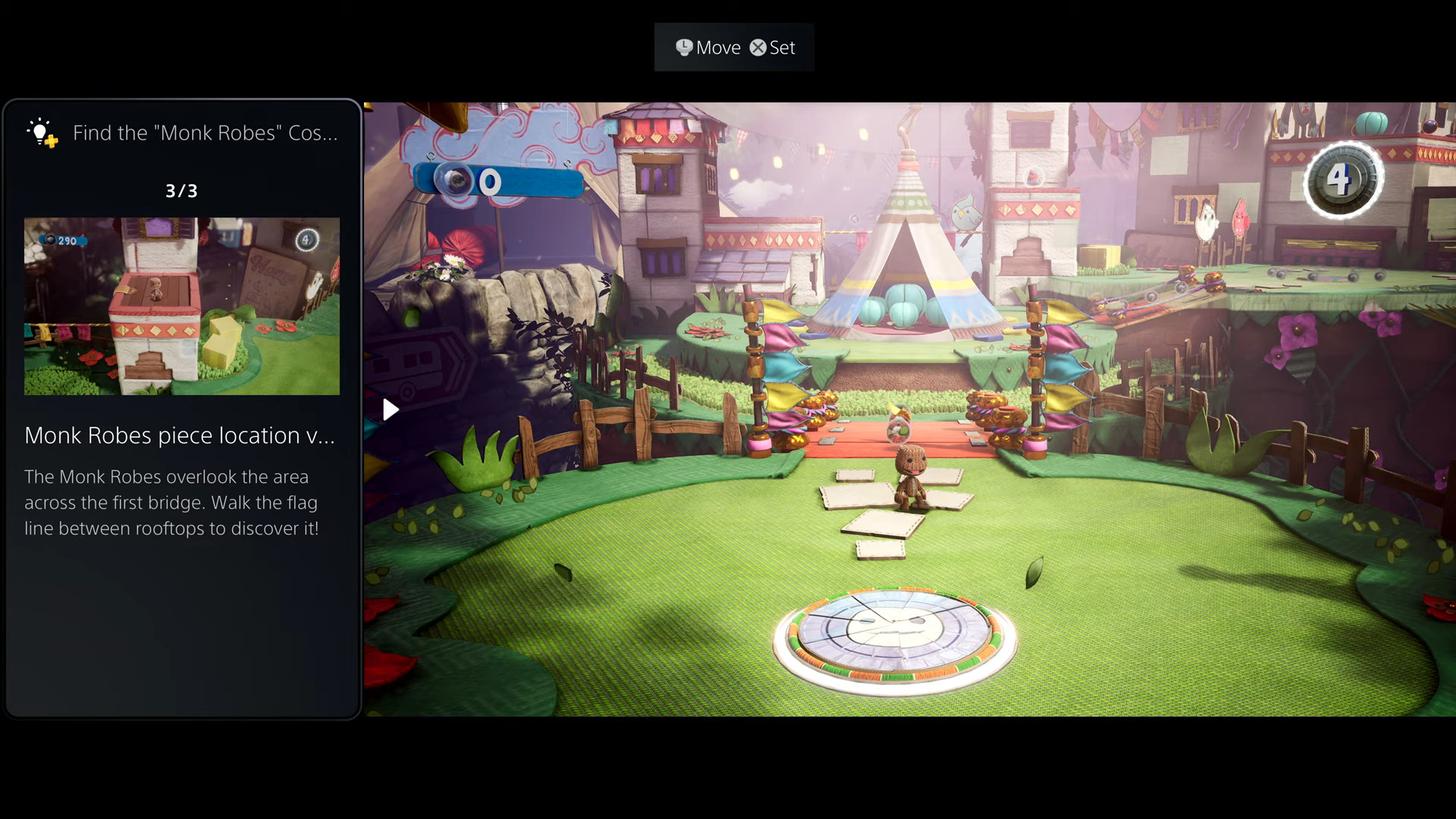The width and height of the screenshot is (1456, 819).
Task: Toggle the Move/Set control legend bar
Action: [733, 47]
